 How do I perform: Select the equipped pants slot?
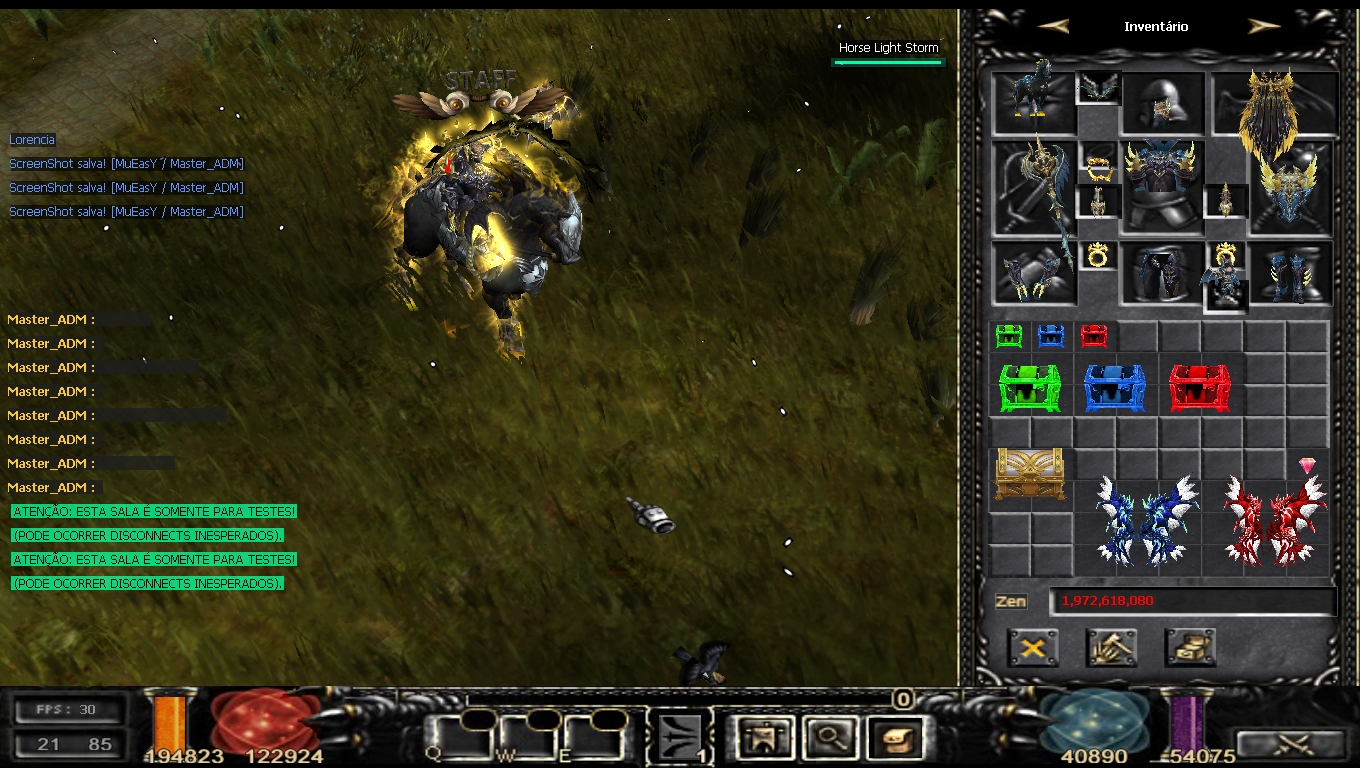coord(1162,272)
